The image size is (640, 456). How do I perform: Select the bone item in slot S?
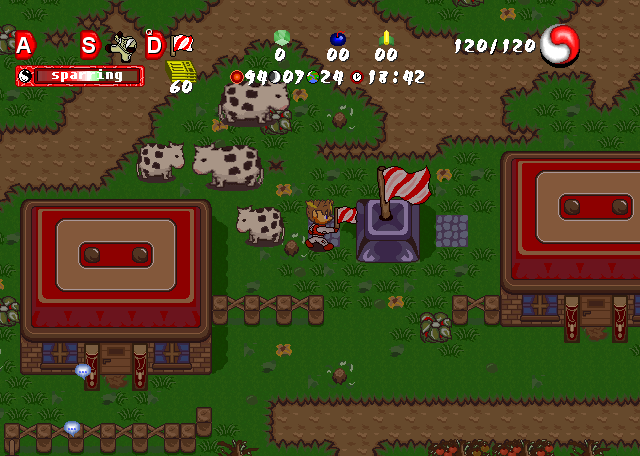[x=122, y=46]
